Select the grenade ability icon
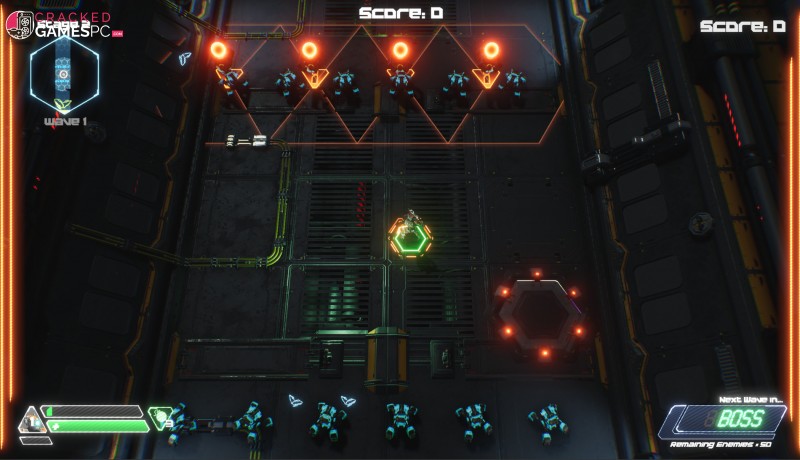The height and width of the screenshot is (460, 800). coord(160,415)
